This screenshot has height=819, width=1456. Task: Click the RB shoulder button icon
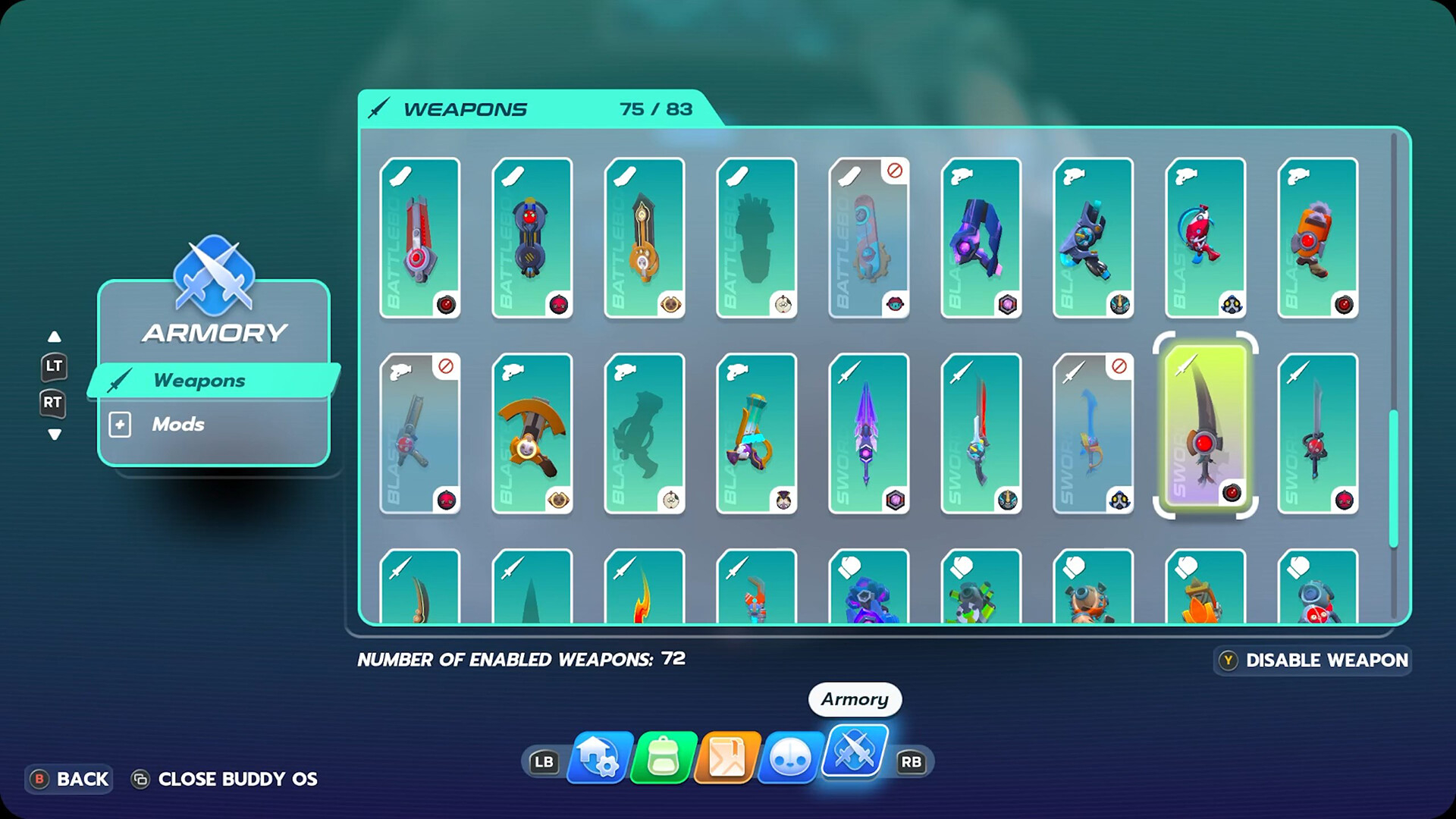(x=912, y=761)
